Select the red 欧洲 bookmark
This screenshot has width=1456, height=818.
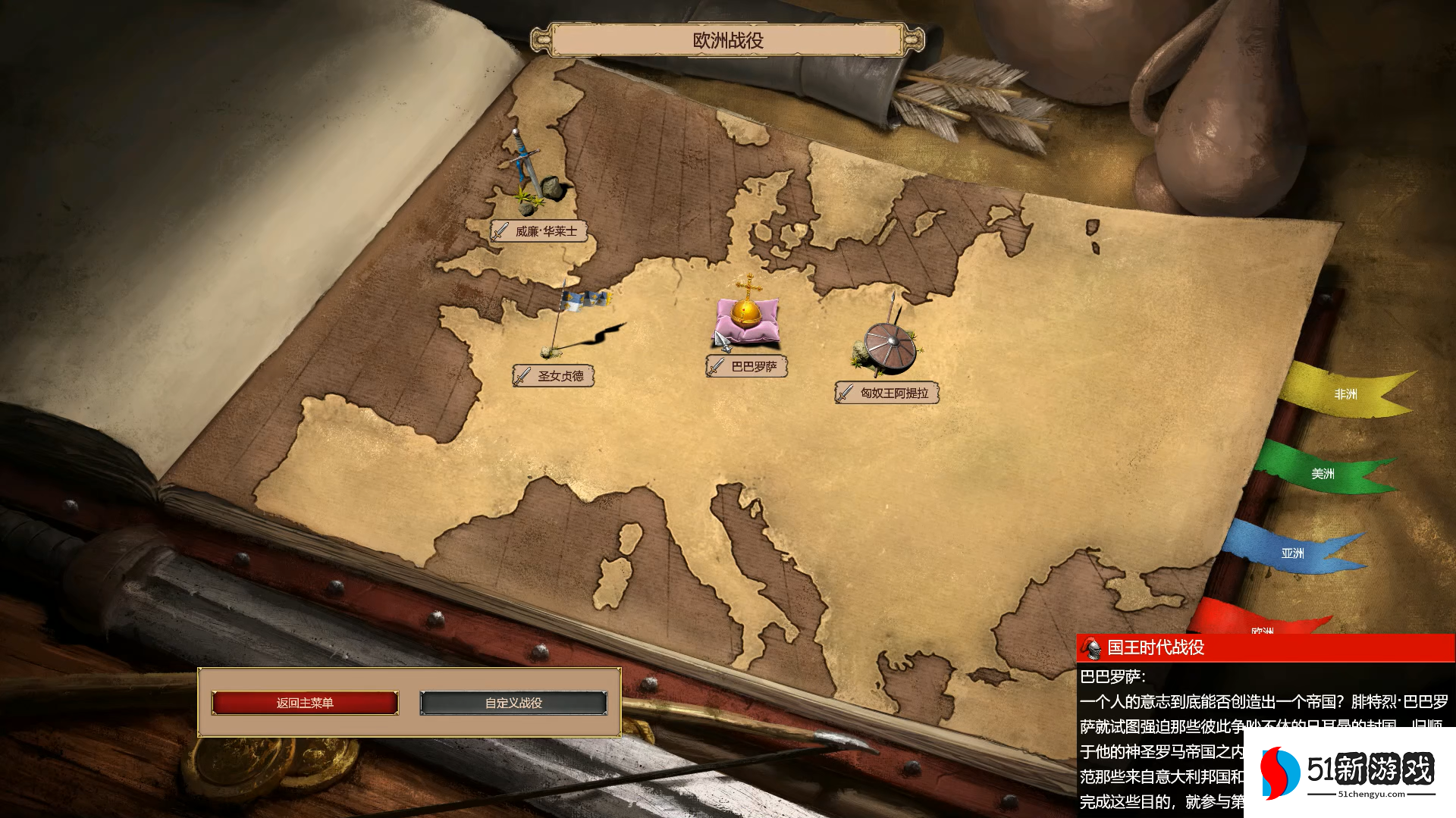[x=1262, y=625]
